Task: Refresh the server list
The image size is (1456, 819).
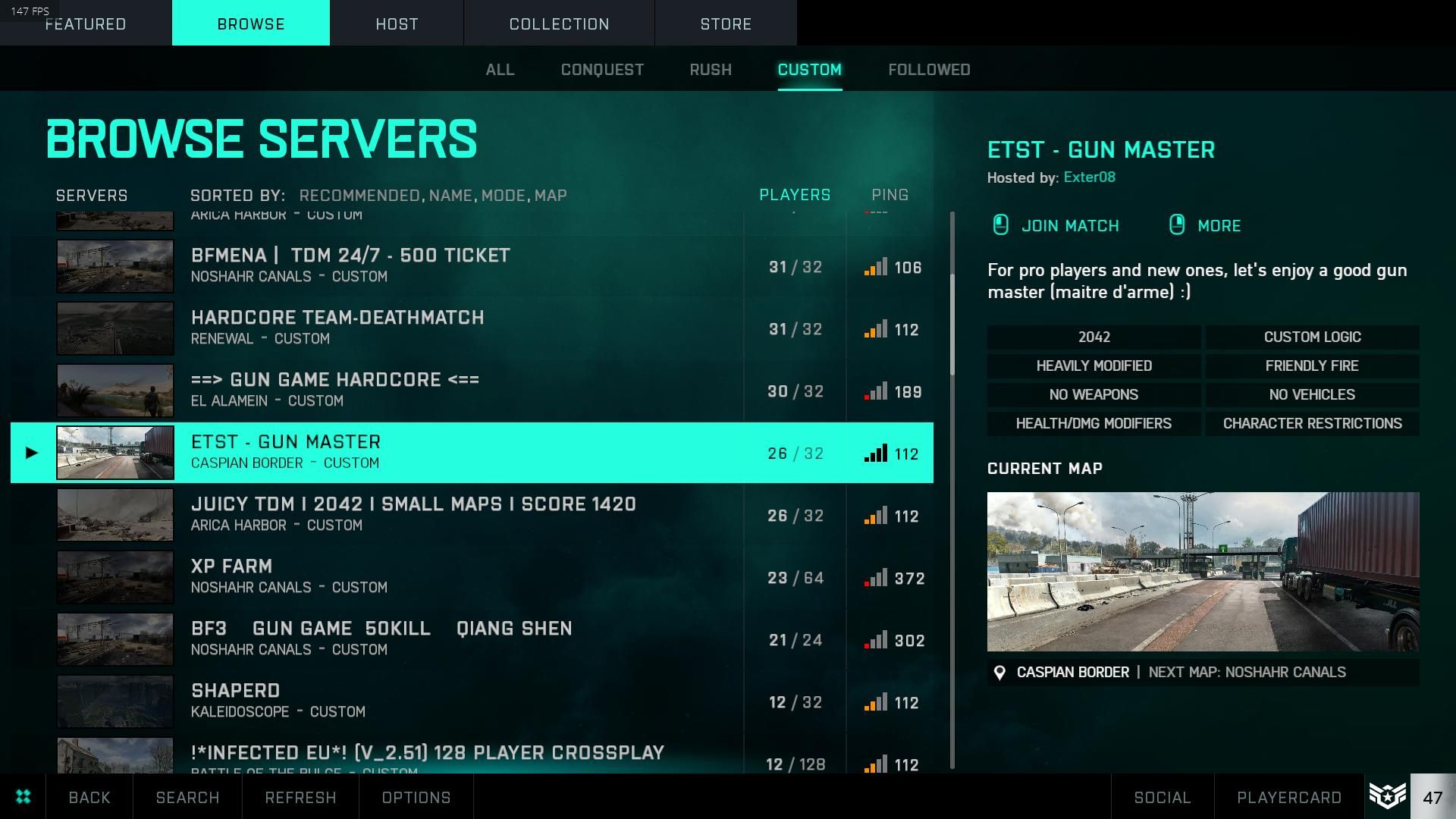Action: pos(300,798)
